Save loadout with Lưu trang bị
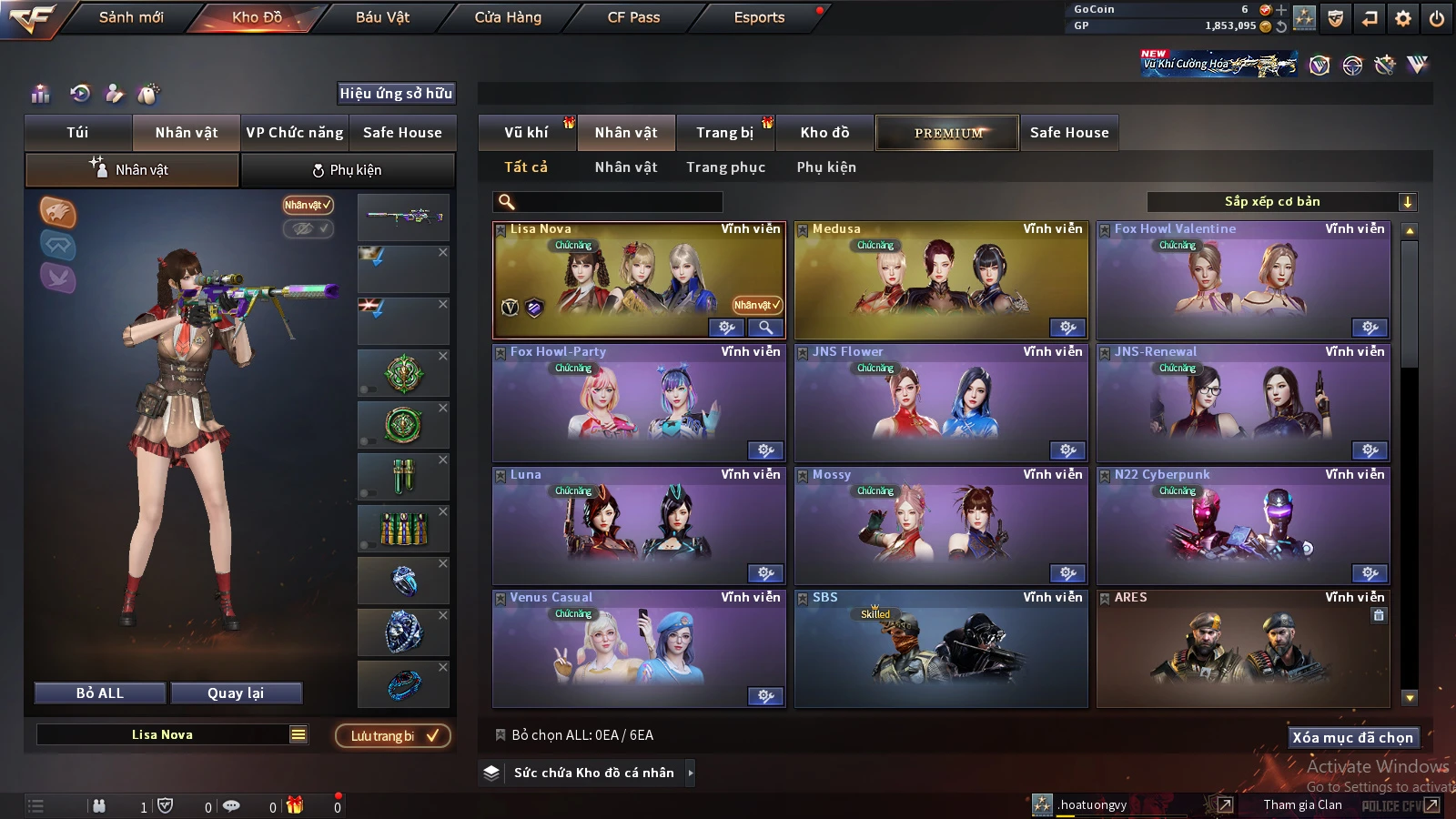This screenshot has width=1456, height=819. [393, 736]
